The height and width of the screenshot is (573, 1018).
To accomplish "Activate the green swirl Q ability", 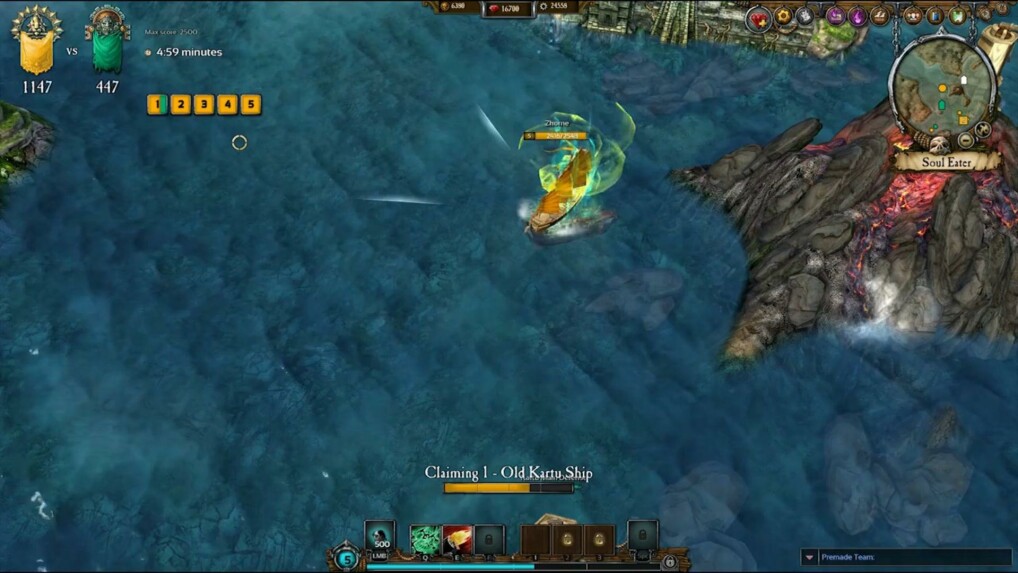I will point(425,540).
